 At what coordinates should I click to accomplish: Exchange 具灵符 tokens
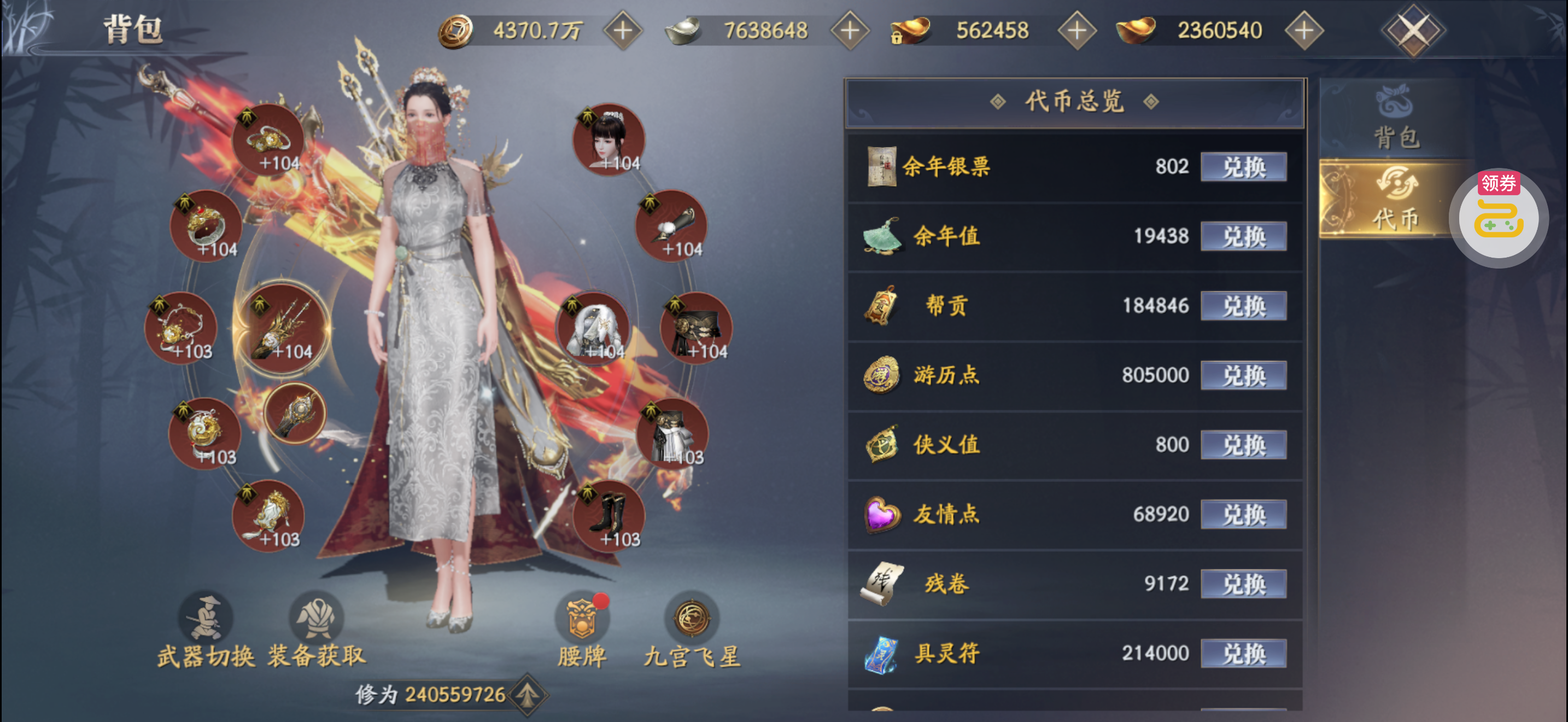pos(1243,653)
